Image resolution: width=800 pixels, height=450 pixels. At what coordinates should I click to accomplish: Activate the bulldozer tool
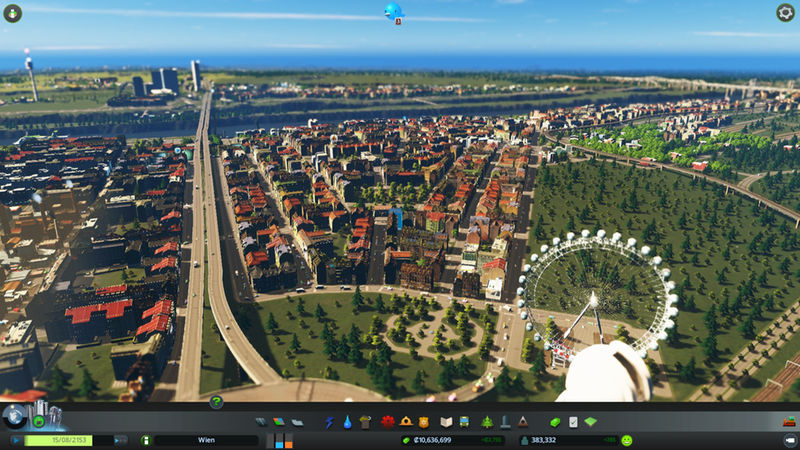pyautogui.click(x=789, y=440)
